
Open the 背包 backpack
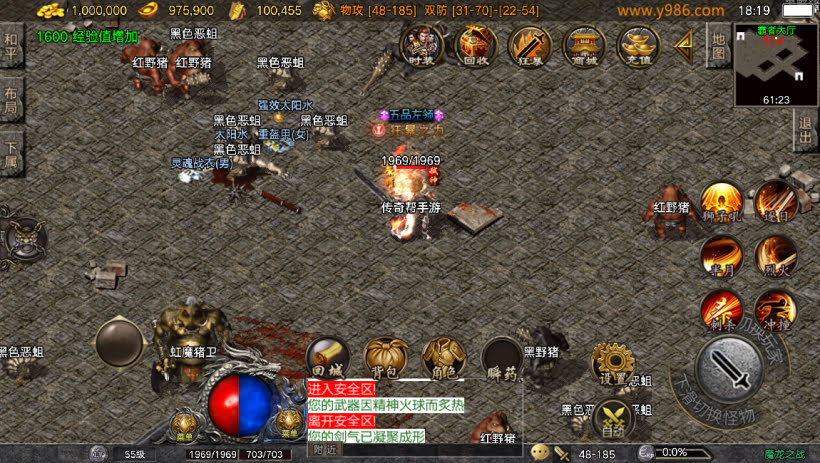(x=385, y=358)
